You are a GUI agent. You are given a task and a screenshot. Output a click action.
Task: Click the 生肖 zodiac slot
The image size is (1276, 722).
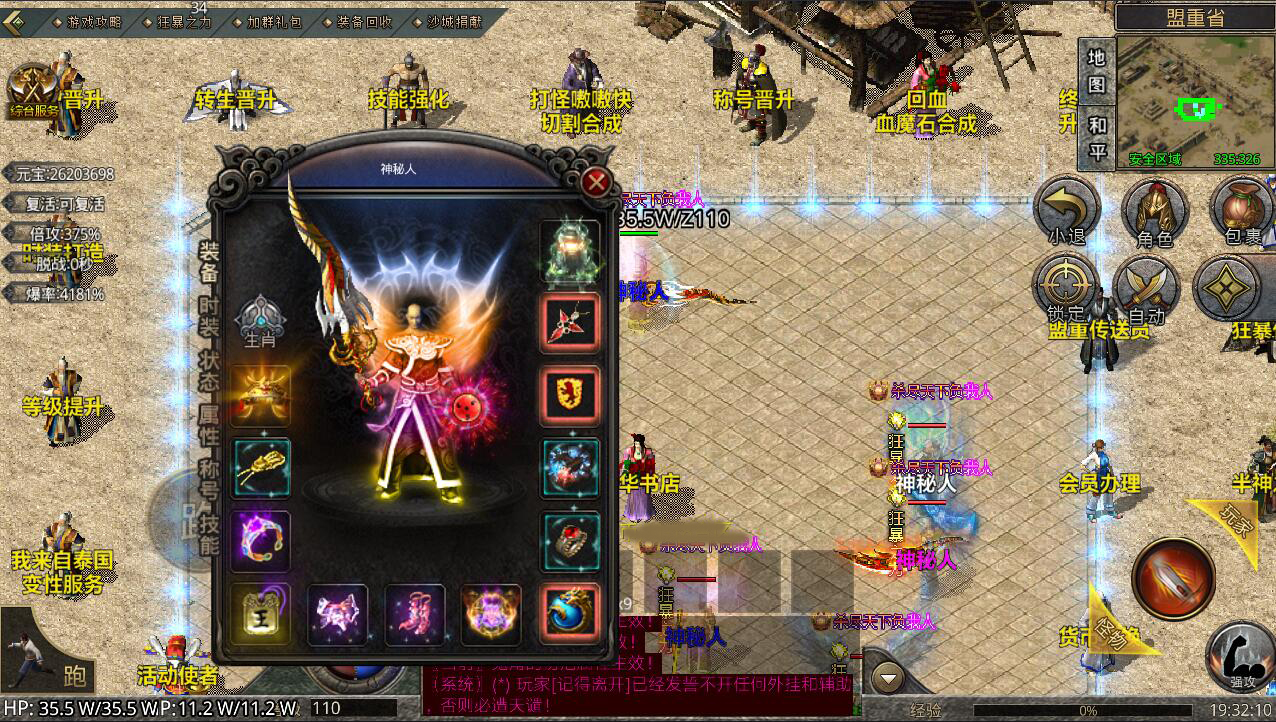[x=259, y=322]
